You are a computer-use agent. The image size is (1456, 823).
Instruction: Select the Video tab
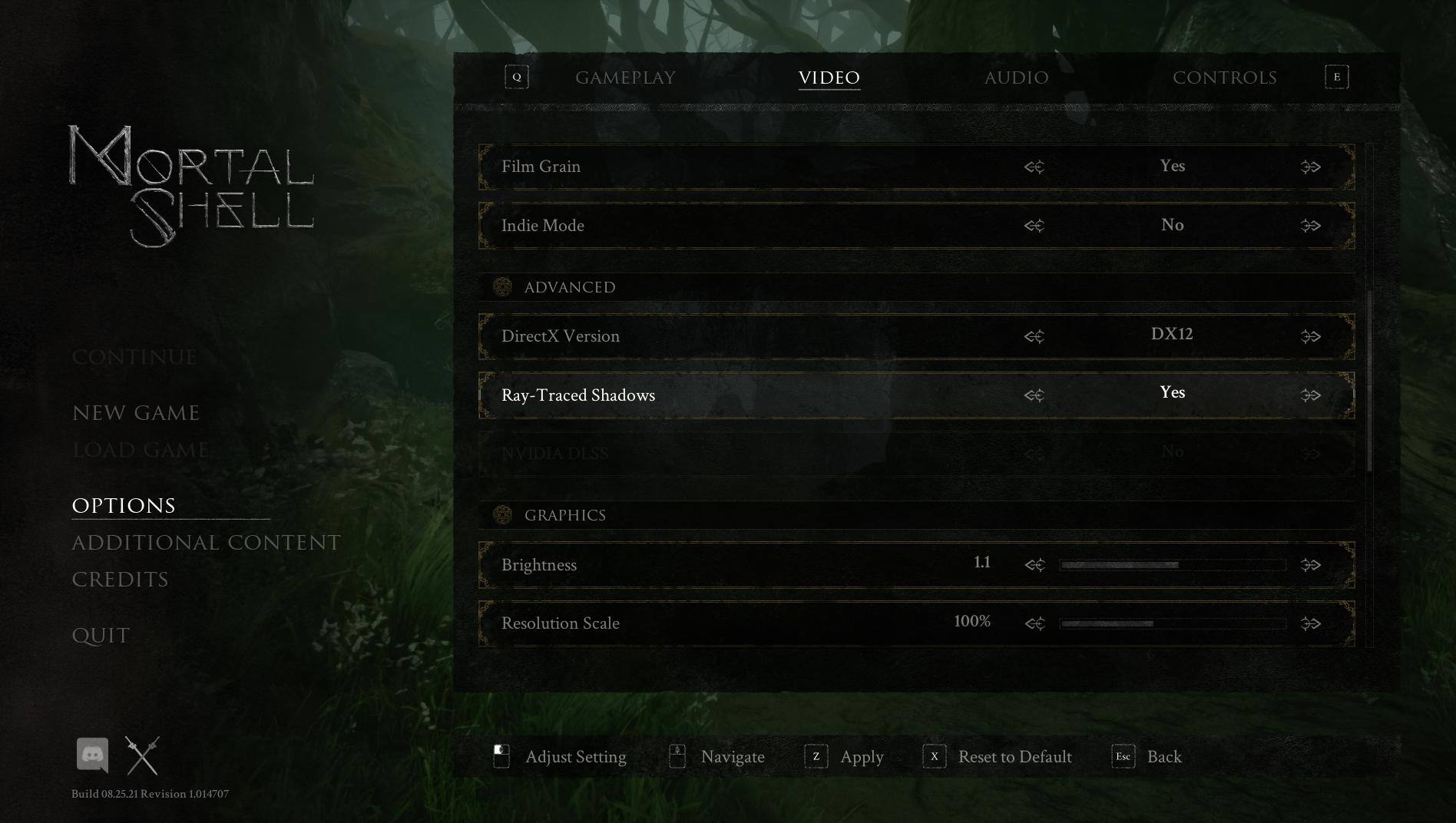[x=829, y=78]
